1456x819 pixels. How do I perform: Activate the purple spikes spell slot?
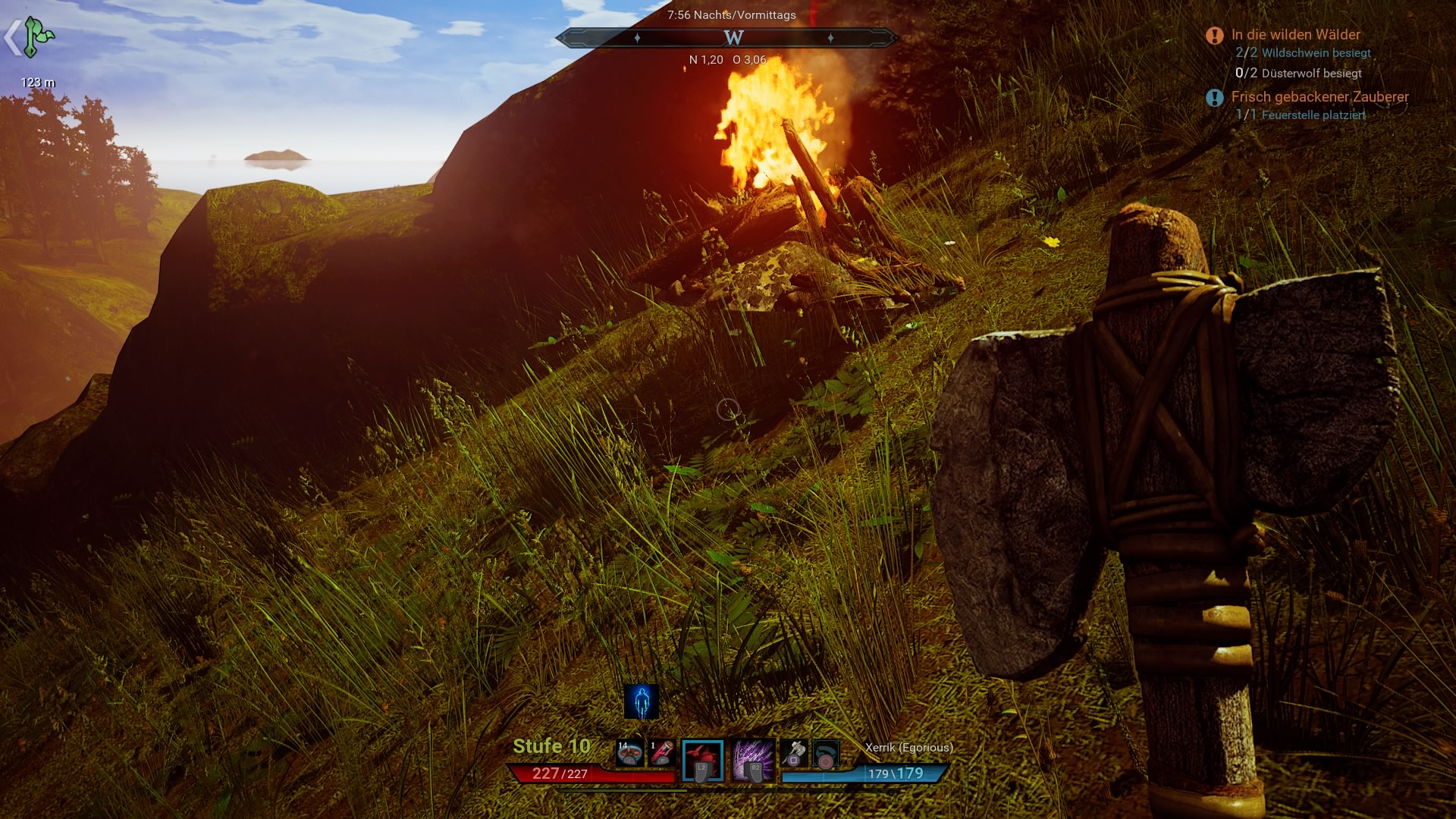753,760
